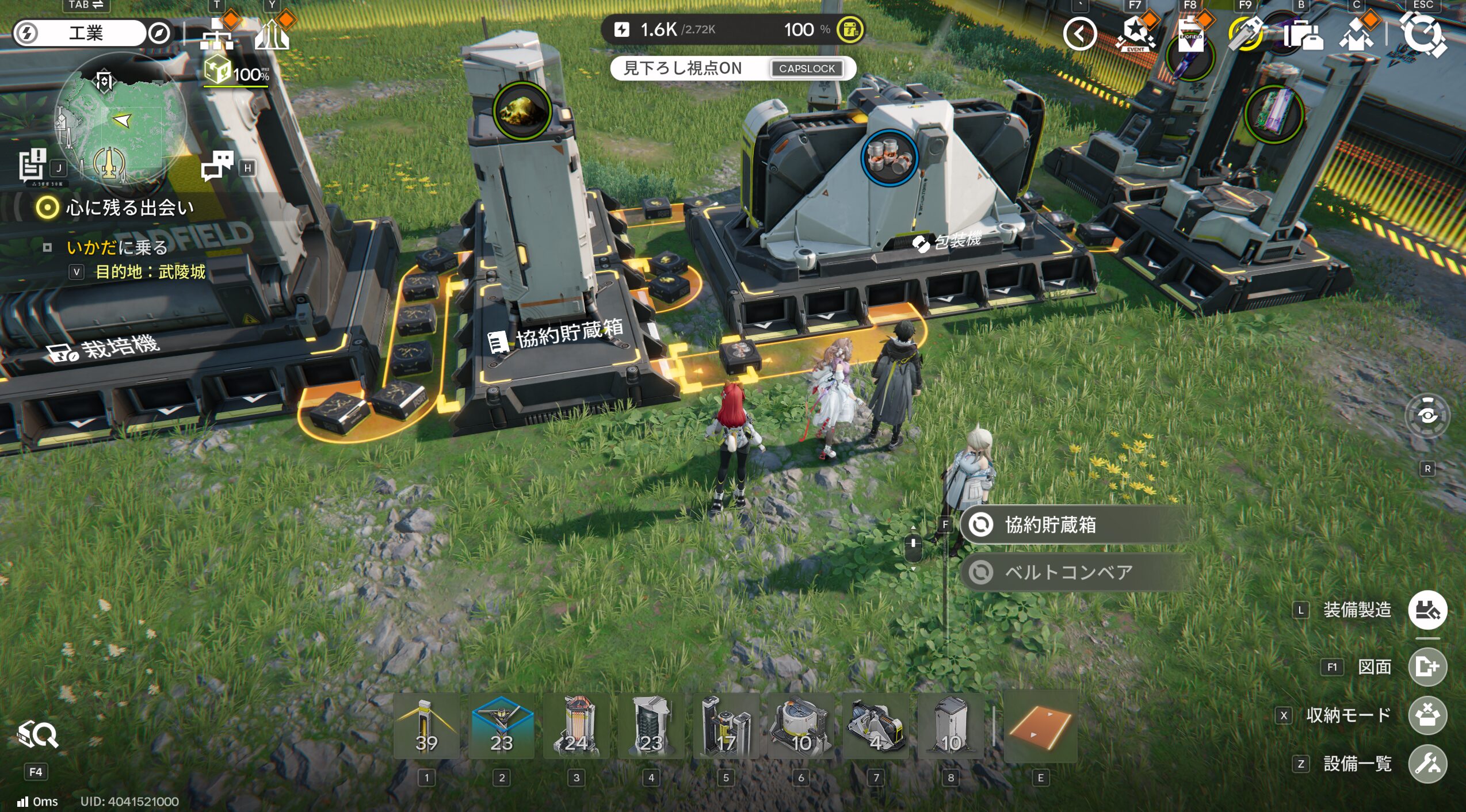Open the 図面 blueprint button
The width and height of the screenshot is (1466, 812).
click(x=1427, y=667)
